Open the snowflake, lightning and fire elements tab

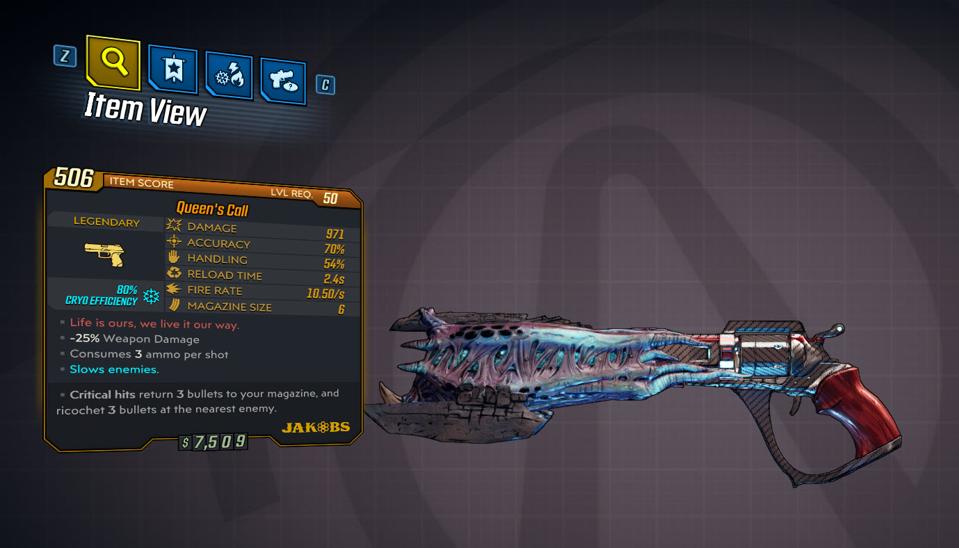pos(228,76)
